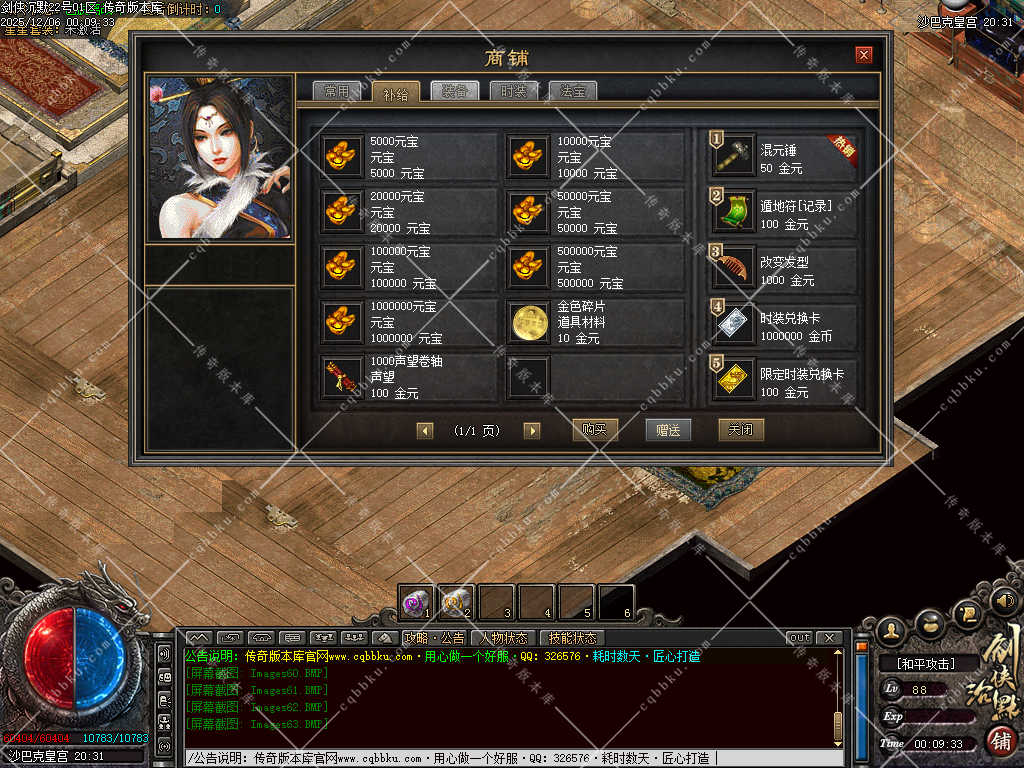This screenshot has width=1024, height=768.
Task: Close the shop window with the red X
Action: click(x=864, y=55)
